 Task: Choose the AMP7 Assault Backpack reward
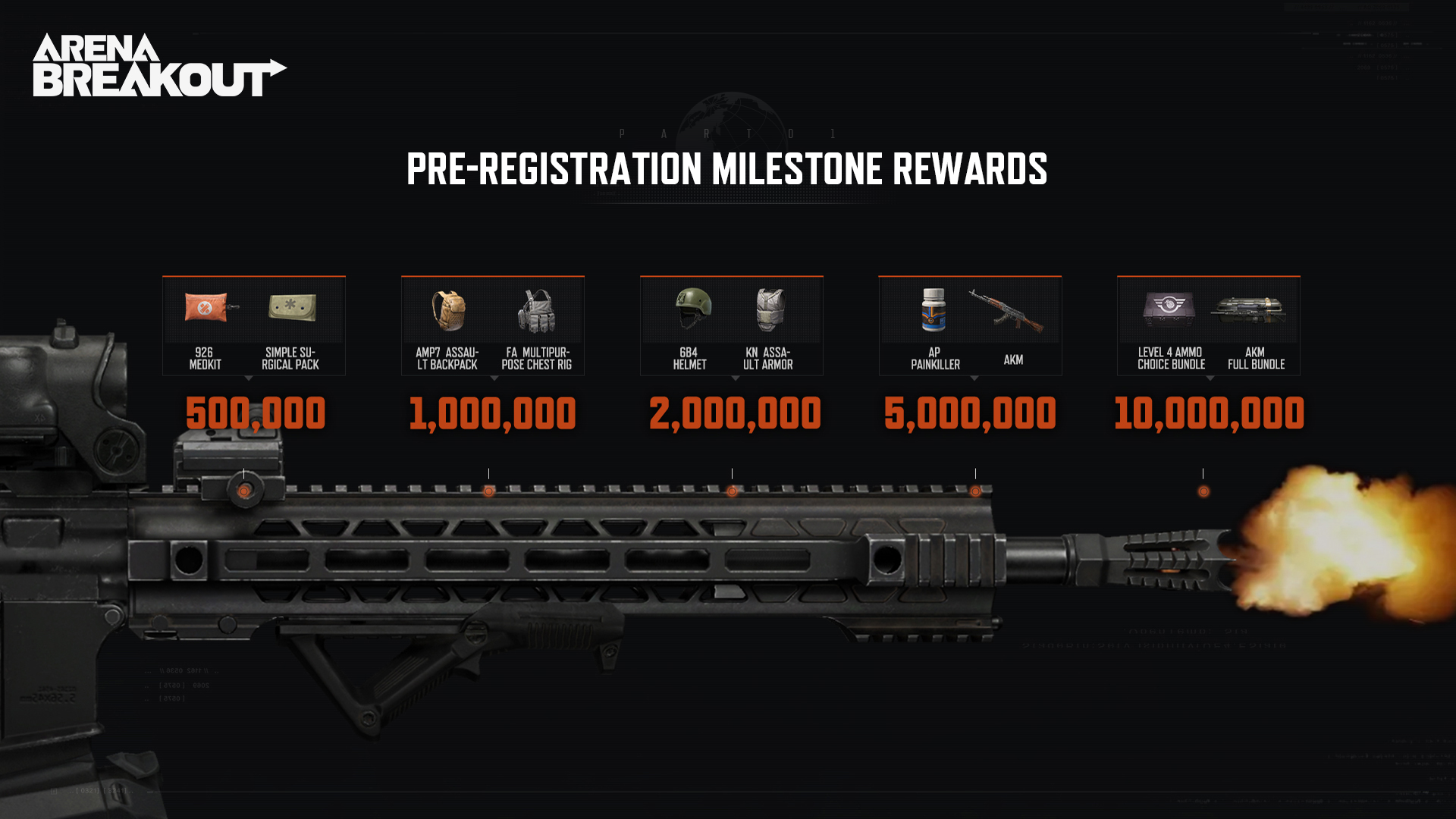pos(449,310)
